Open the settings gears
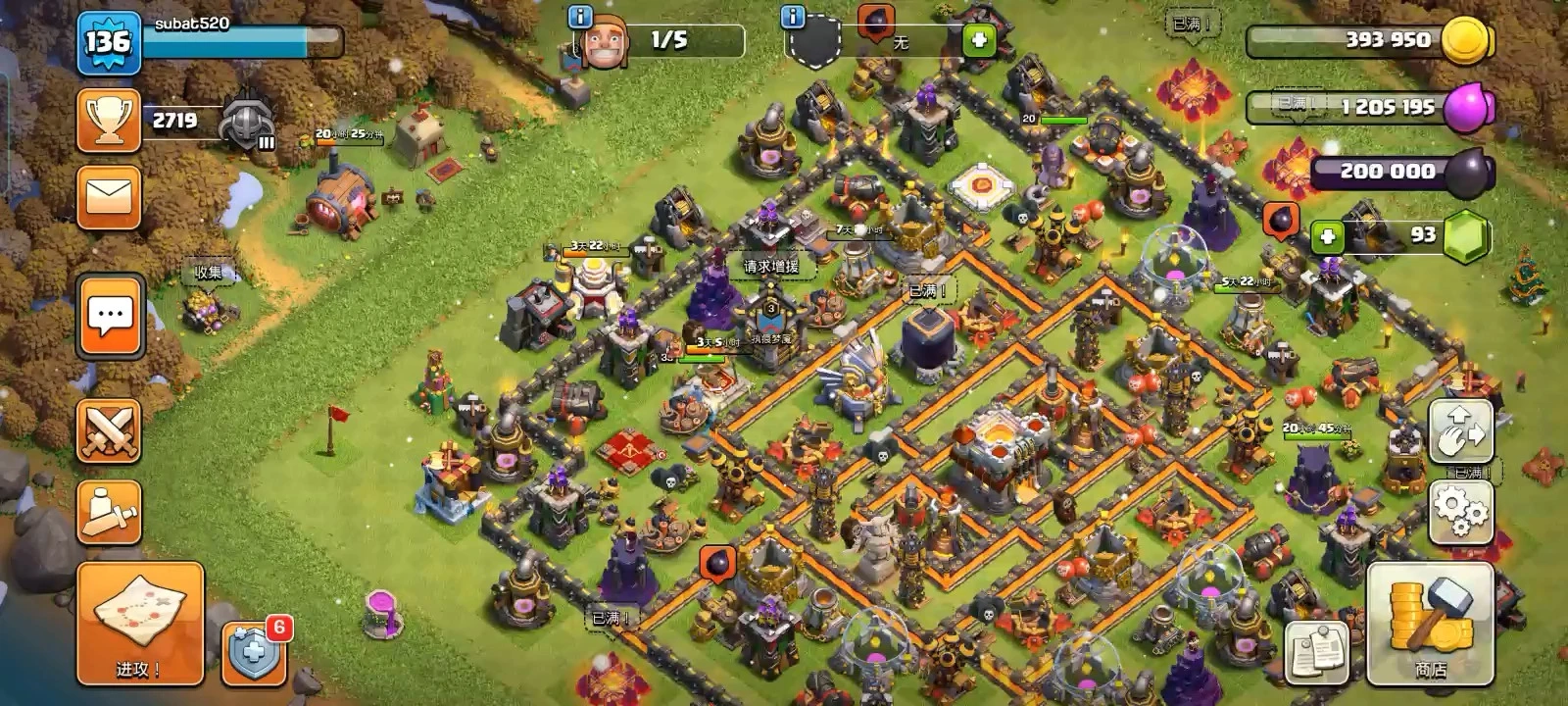 pos(1460,510)
